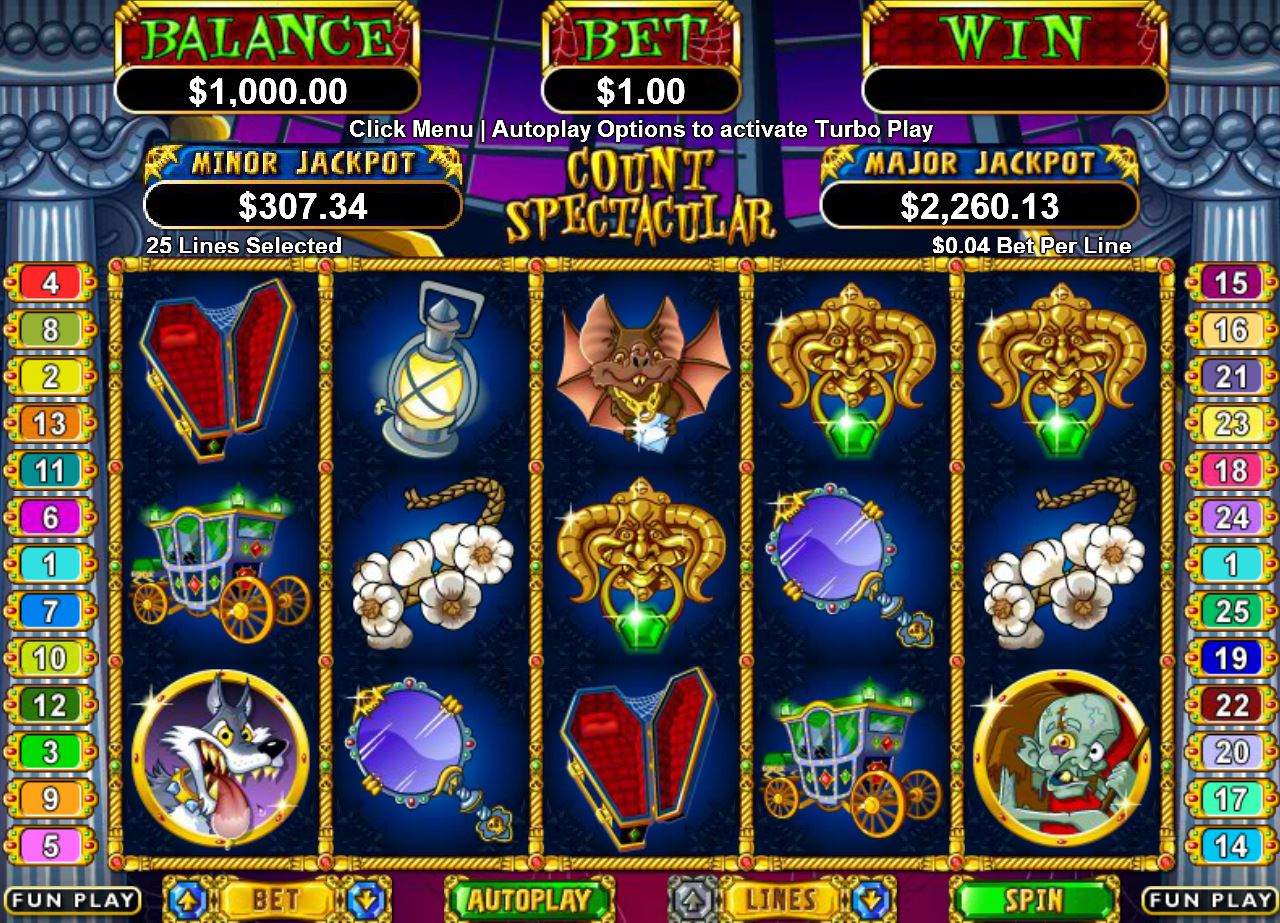Raise the number of lines with the up arrow
Image resolution: width=1280 pixels, height=923 pixels.
pos(693,899)
